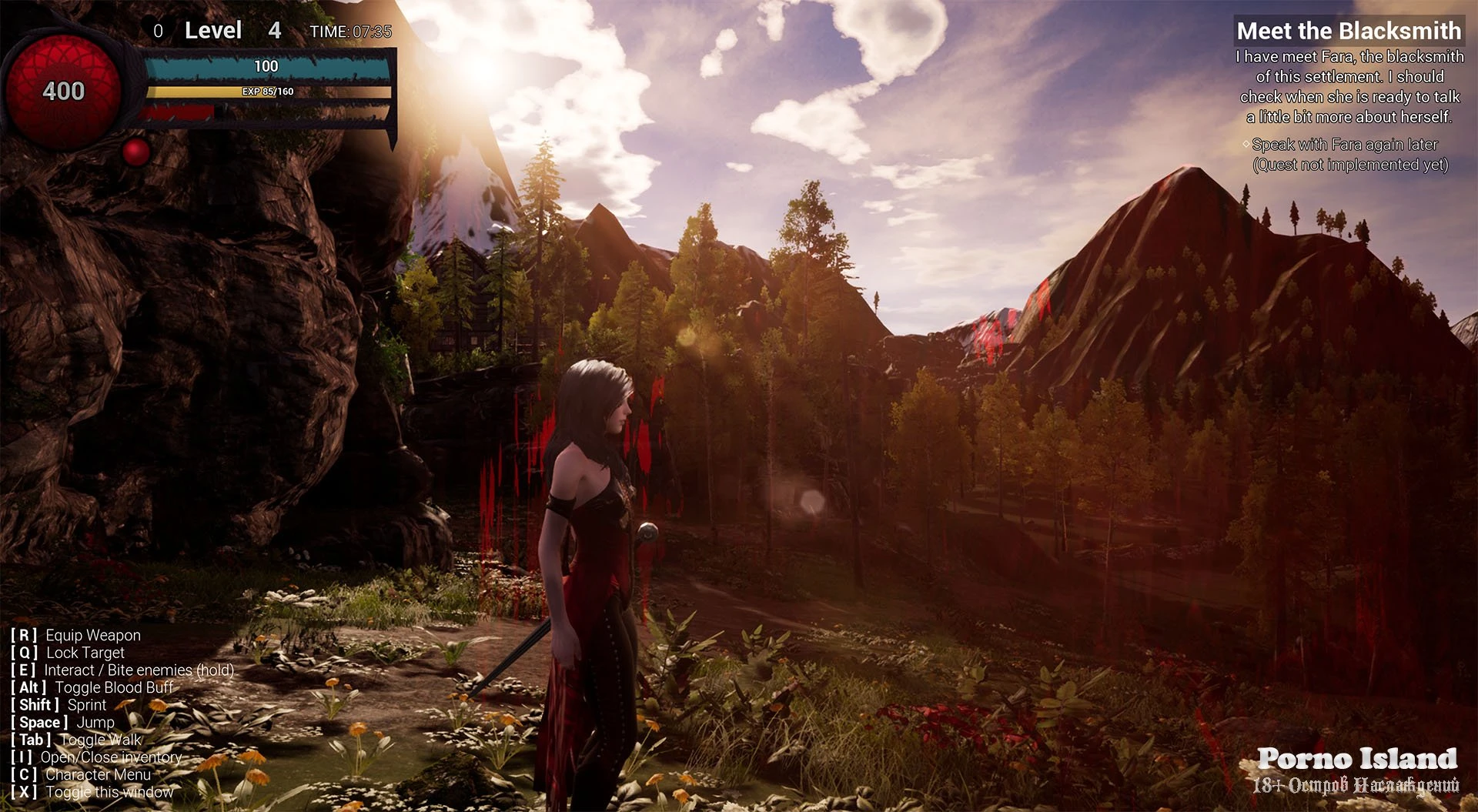Screen dimensions: 1478x812
Task: Click the small red blood orb icon
Action: pyautogui.click(x=136, y=152)
